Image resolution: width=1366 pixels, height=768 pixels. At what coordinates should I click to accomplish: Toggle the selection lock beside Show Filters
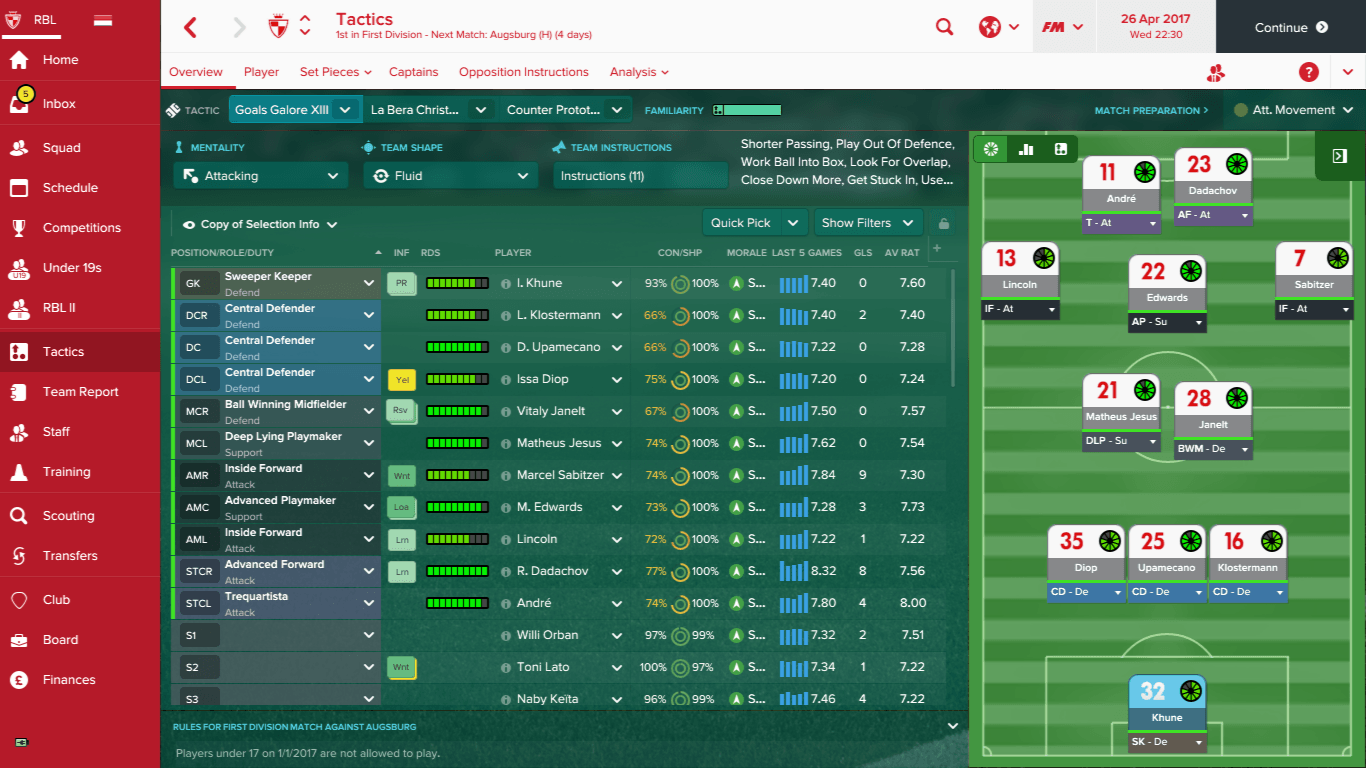pos(941,221)
